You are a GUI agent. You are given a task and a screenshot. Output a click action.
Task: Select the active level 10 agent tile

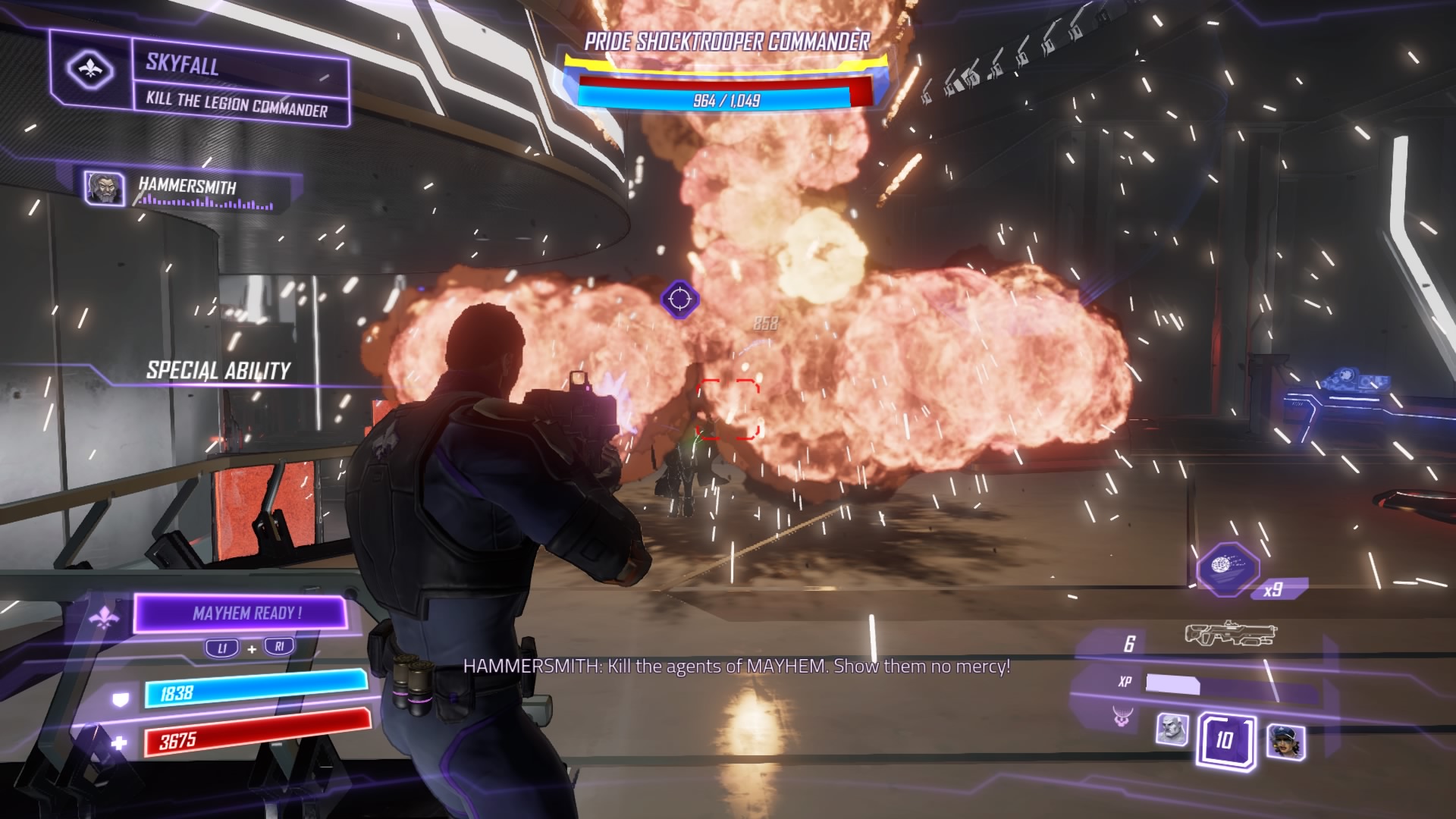(1225, 739)
